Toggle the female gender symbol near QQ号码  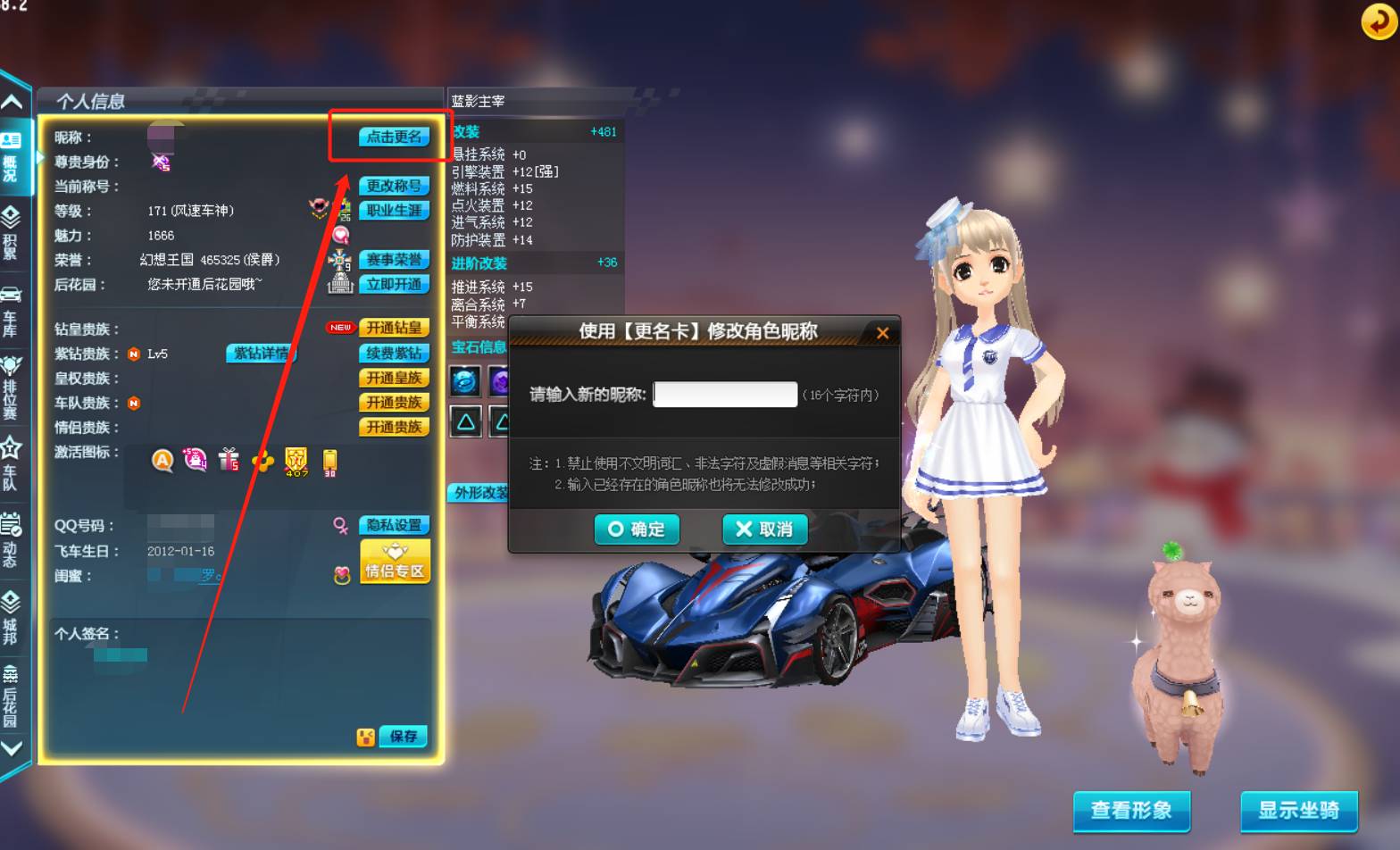coord(340,526)
